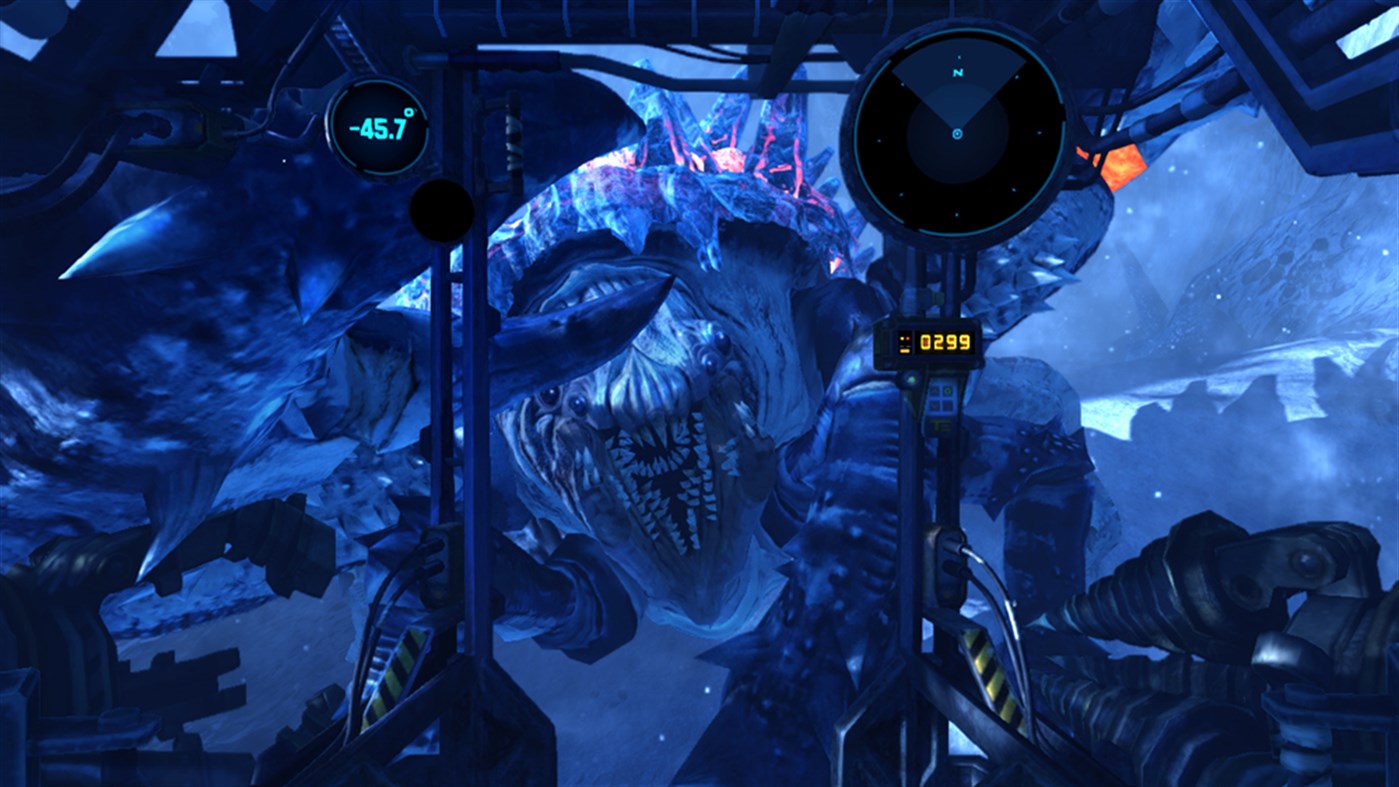Select the TE company logo on the console

[x=940, y=425]
